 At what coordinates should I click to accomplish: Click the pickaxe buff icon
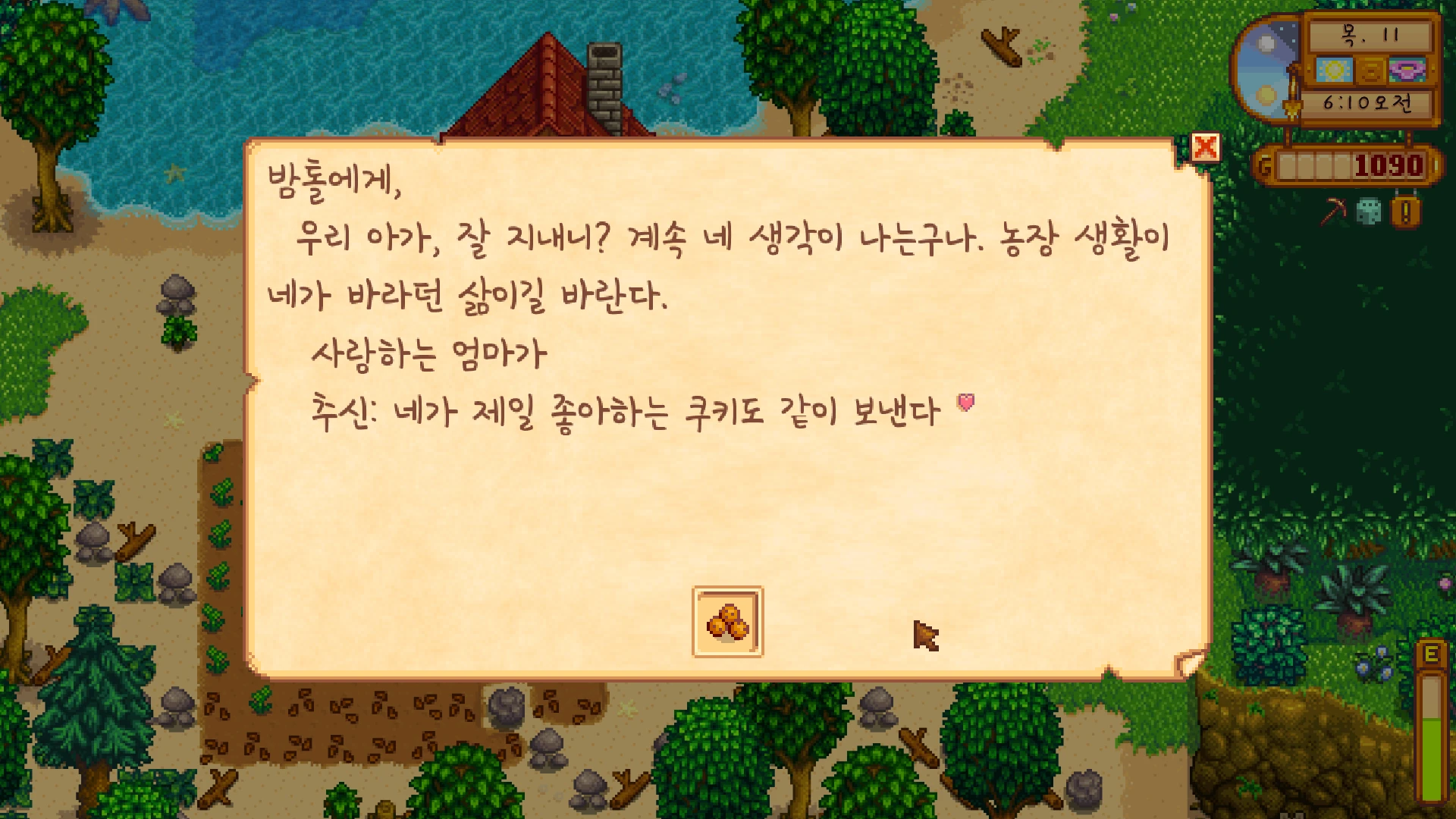[1333, 212]
